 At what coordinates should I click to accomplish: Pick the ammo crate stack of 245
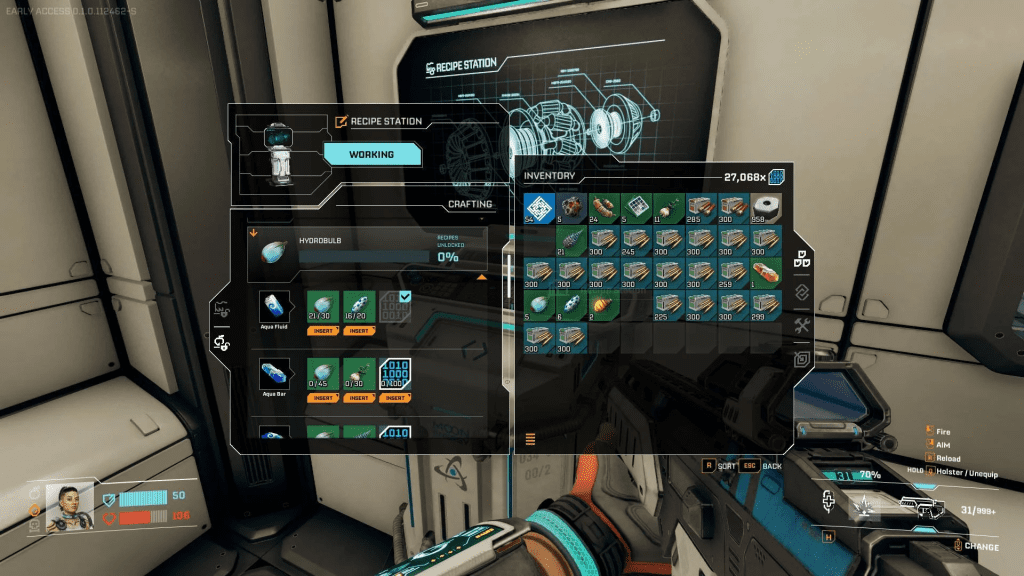pos(637,241)
